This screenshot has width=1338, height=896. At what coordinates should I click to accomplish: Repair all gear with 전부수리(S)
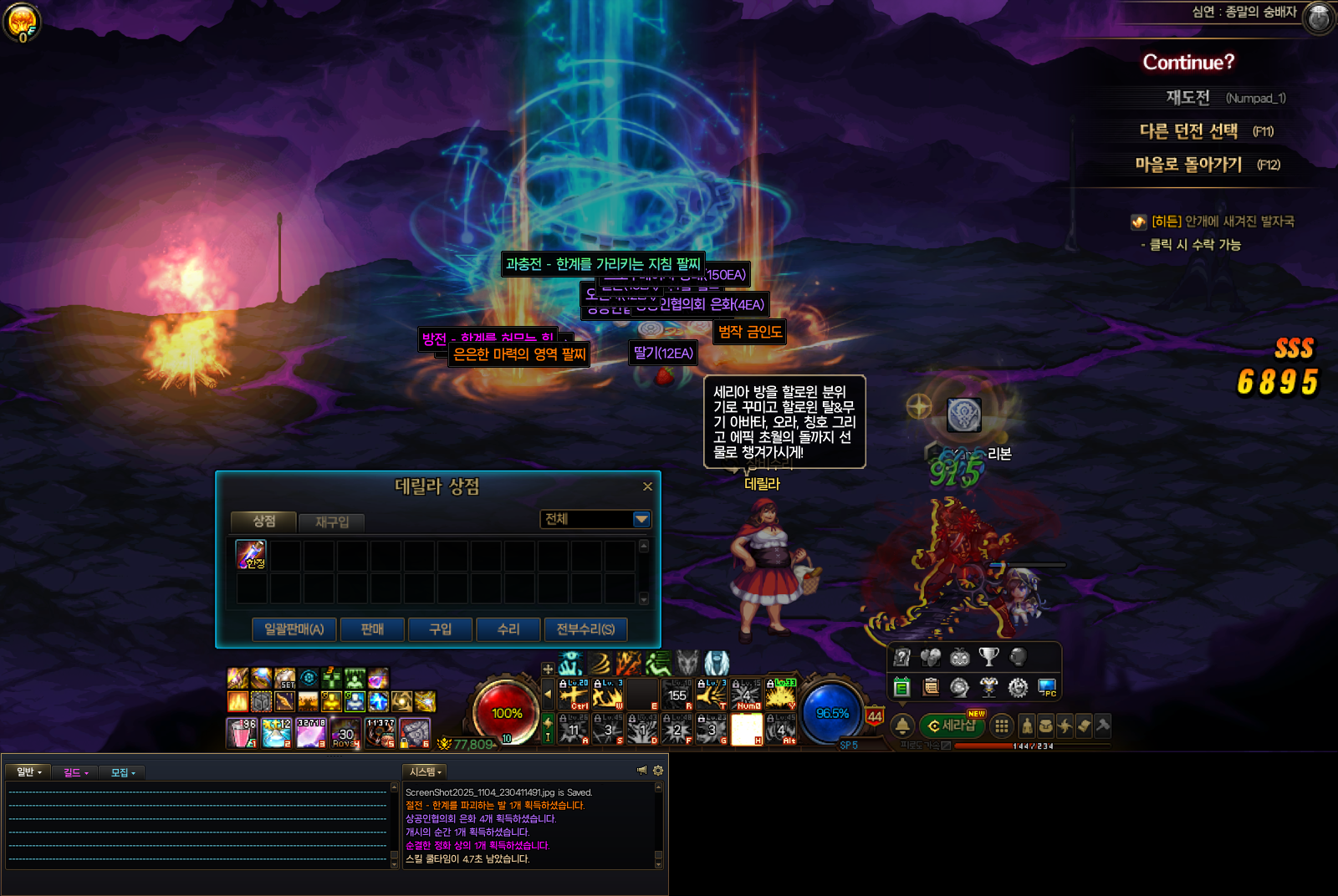[585, 629]
